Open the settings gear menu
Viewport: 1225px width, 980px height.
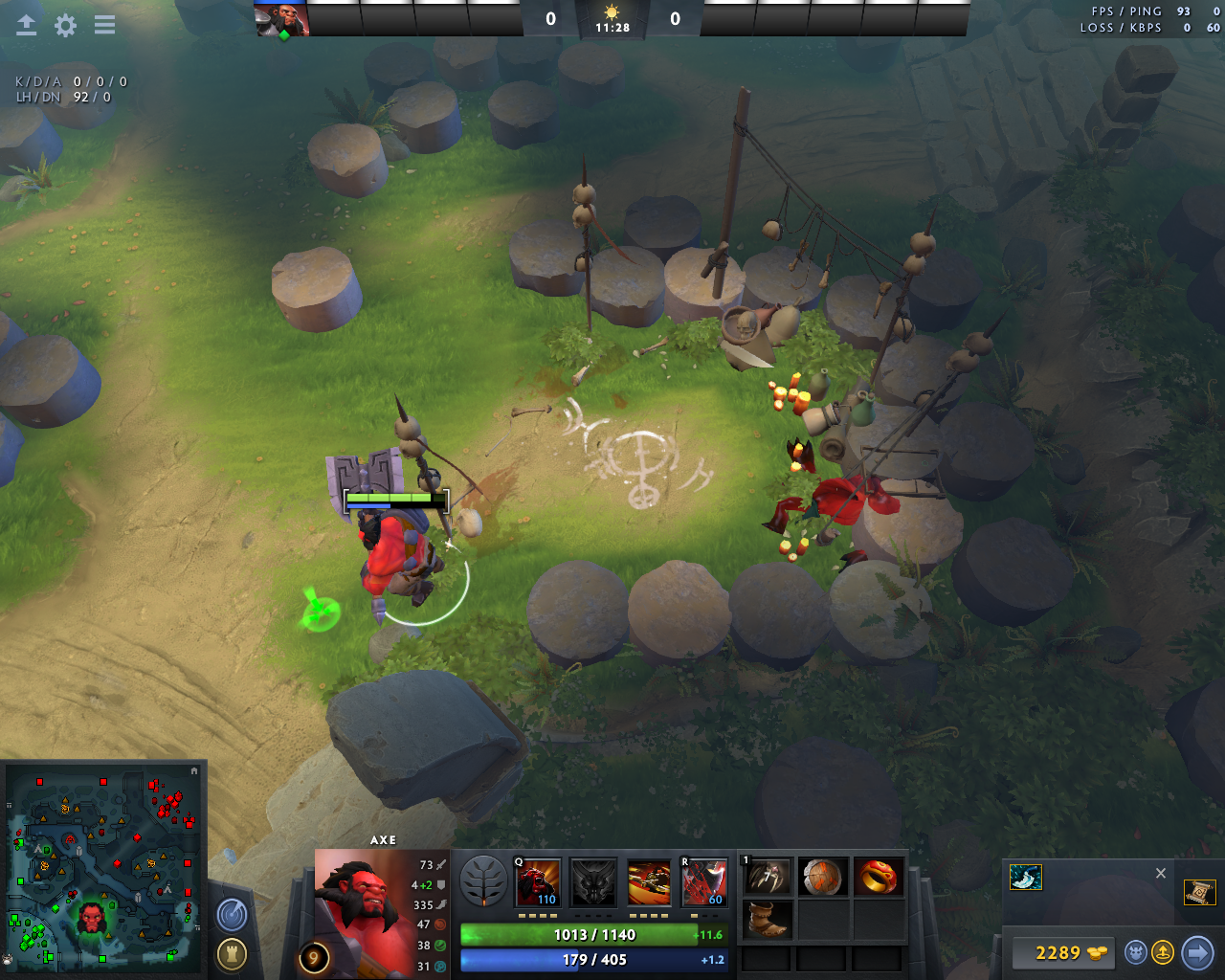pyautogui.click(x=65, y=26)
